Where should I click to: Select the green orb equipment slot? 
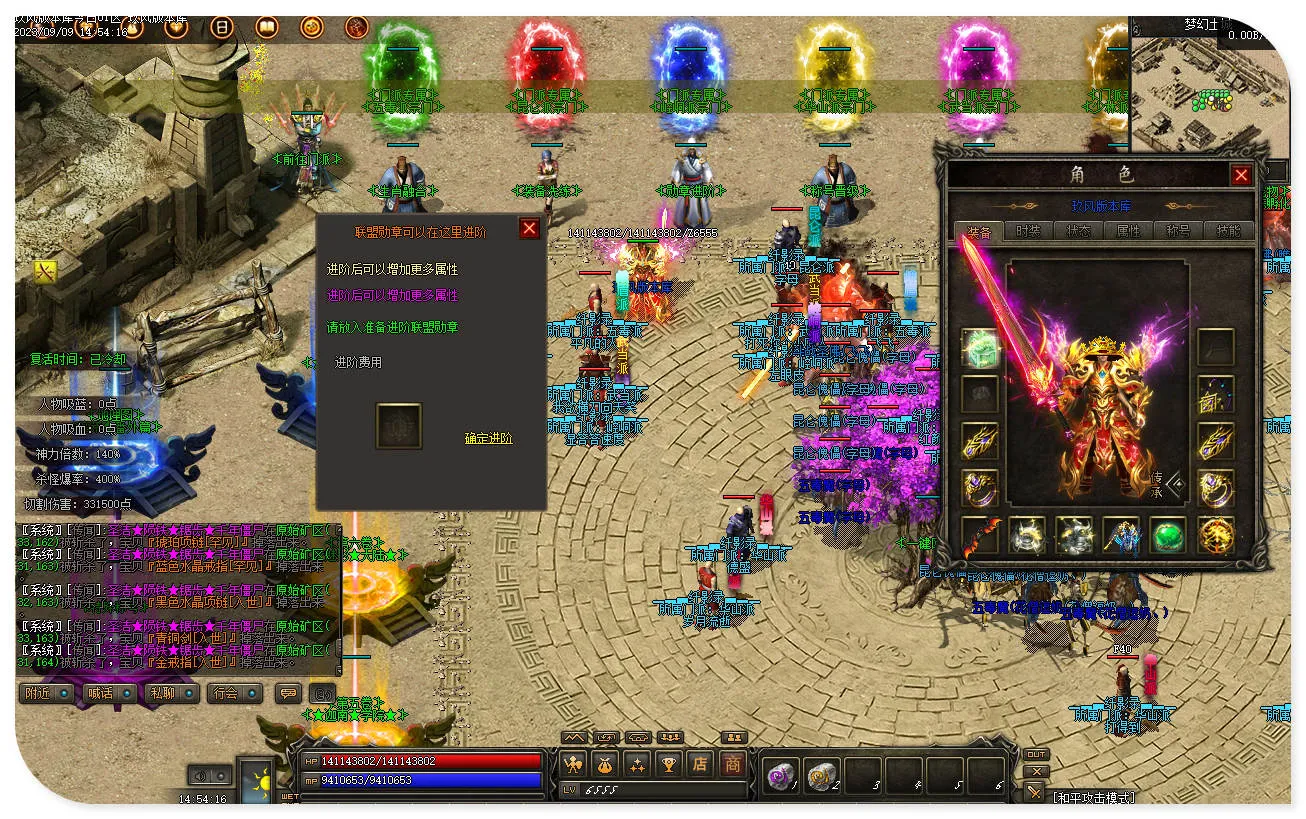[x=1167, y=535]
